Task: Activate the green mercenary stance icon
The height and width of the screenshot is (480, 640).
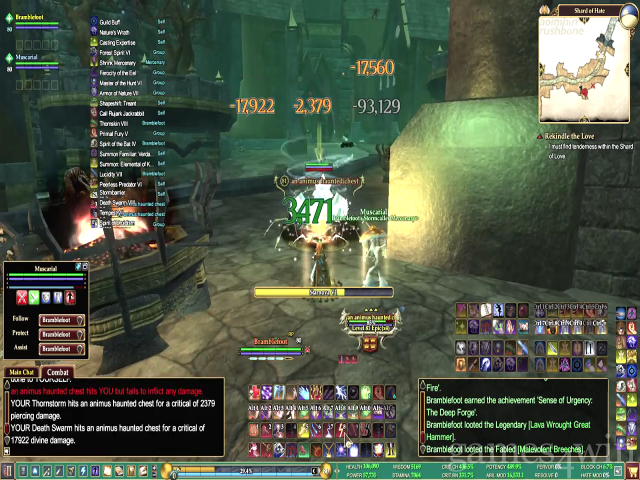Action: point(34,297)
